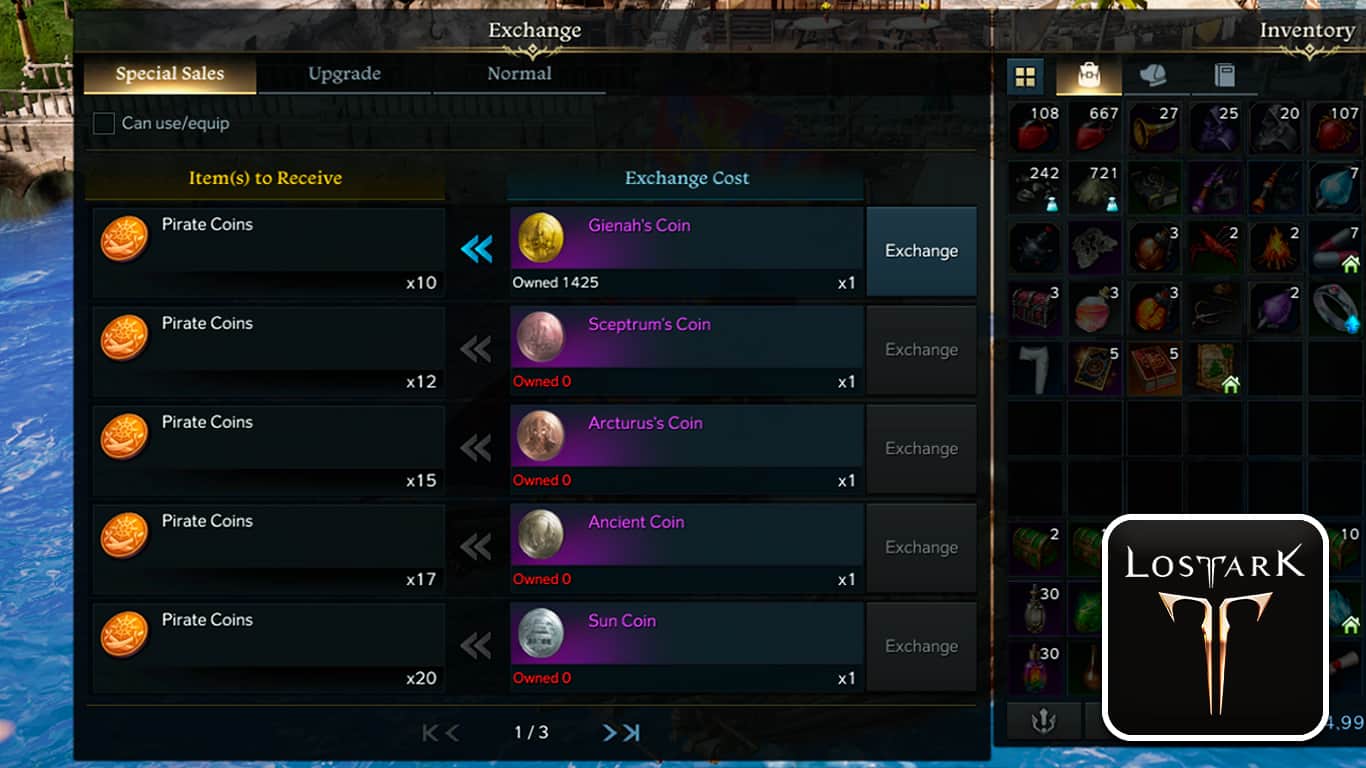Pick the Ancient Coin exchange row
The width and height of the screenshot is (1366, 768).
(686, 547)
